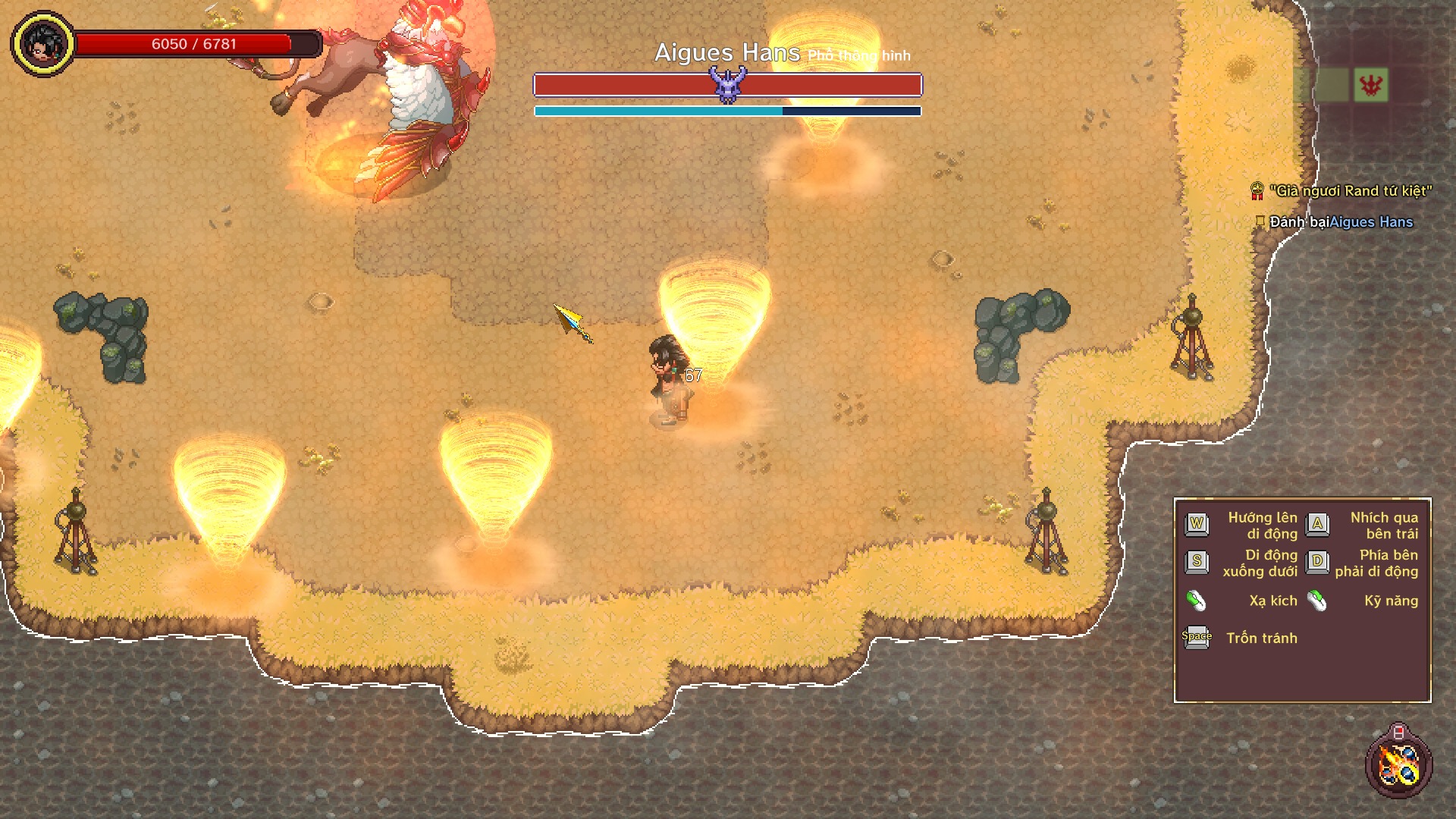
Task: Click the left mouse icon beside Xạ kích
Action: tap(1197, 601)
